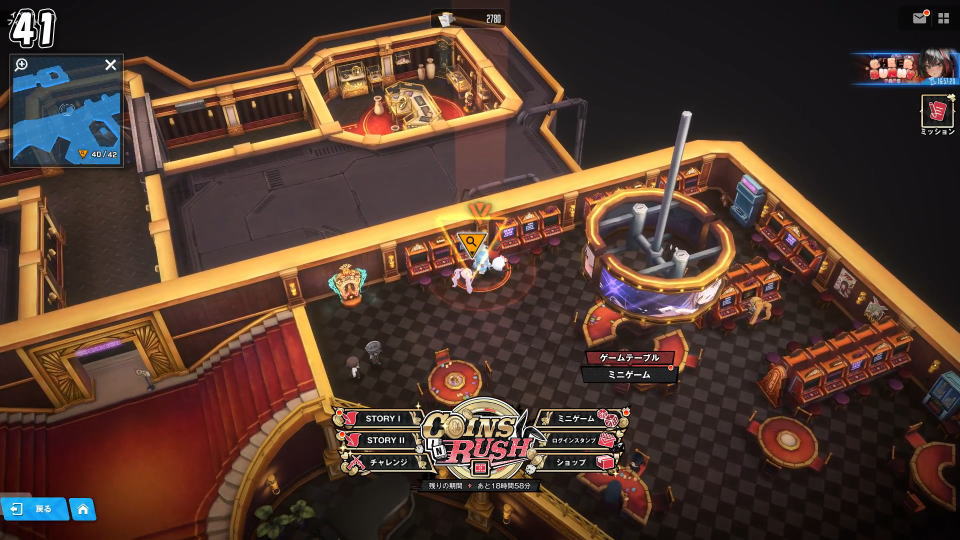Open the four-square grid menu
This screenshot has height=540, width=960.
[943, 18]
